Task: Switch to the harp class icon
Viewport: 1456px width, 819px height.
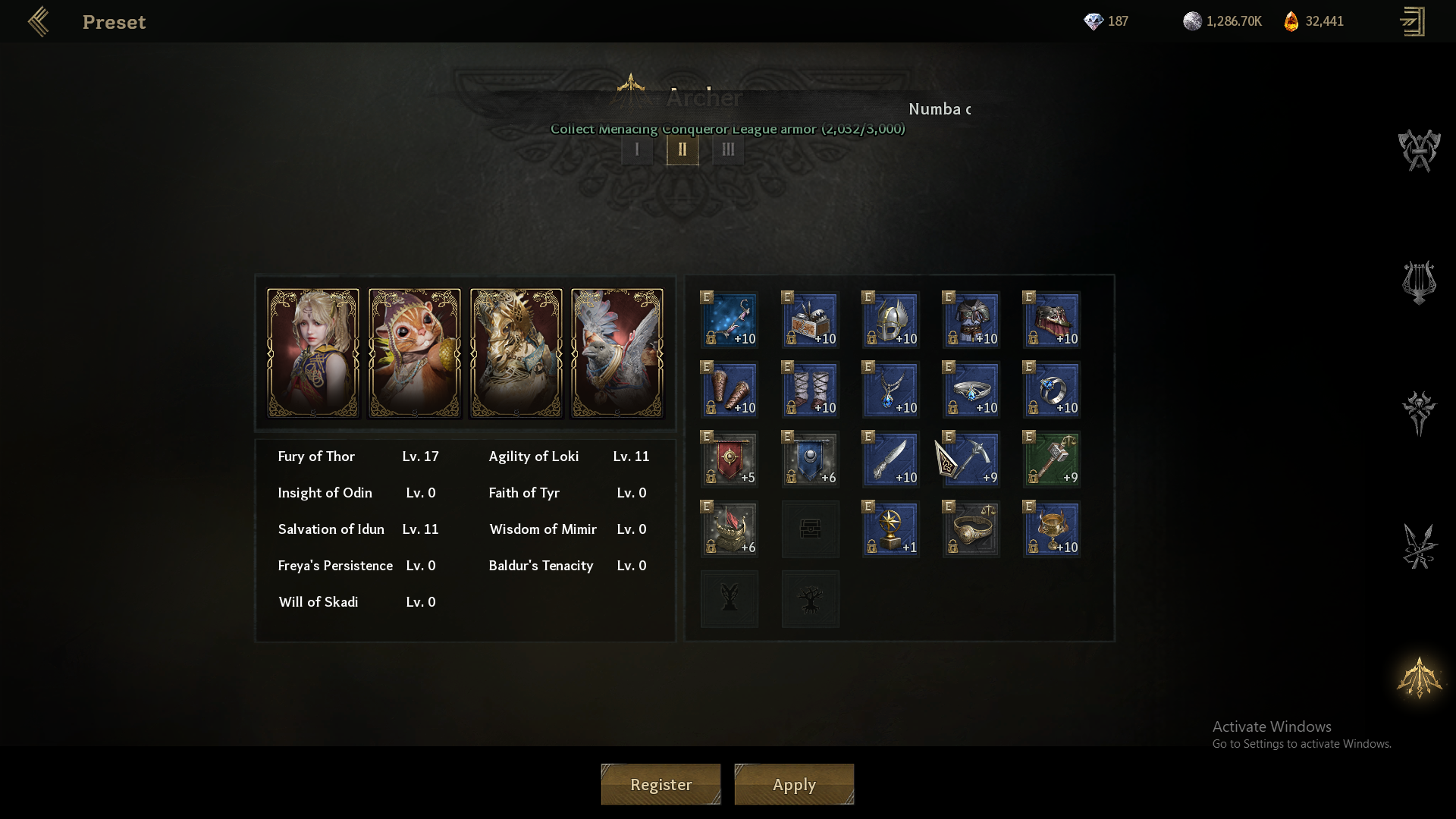Action: coord(1419,282)
